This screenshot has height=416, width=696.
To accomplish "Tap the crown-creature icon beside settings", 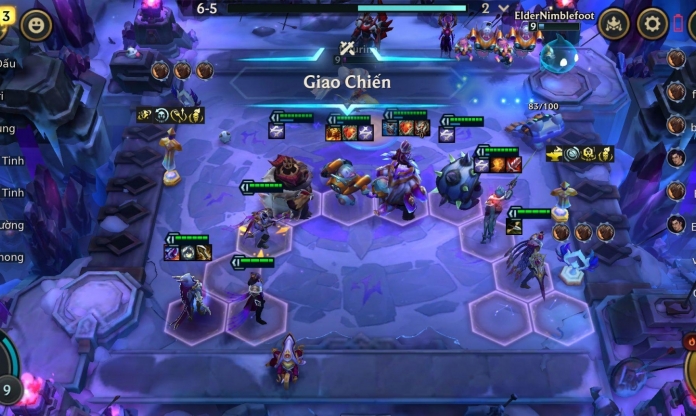I will (614, 24).
